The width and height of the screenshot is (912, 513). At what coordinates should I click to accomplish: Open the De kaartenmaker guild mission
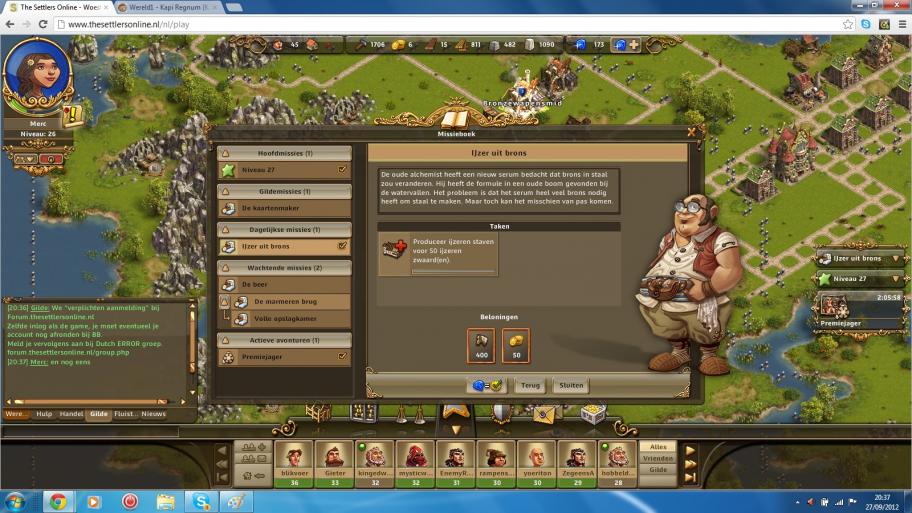(285, 208)
